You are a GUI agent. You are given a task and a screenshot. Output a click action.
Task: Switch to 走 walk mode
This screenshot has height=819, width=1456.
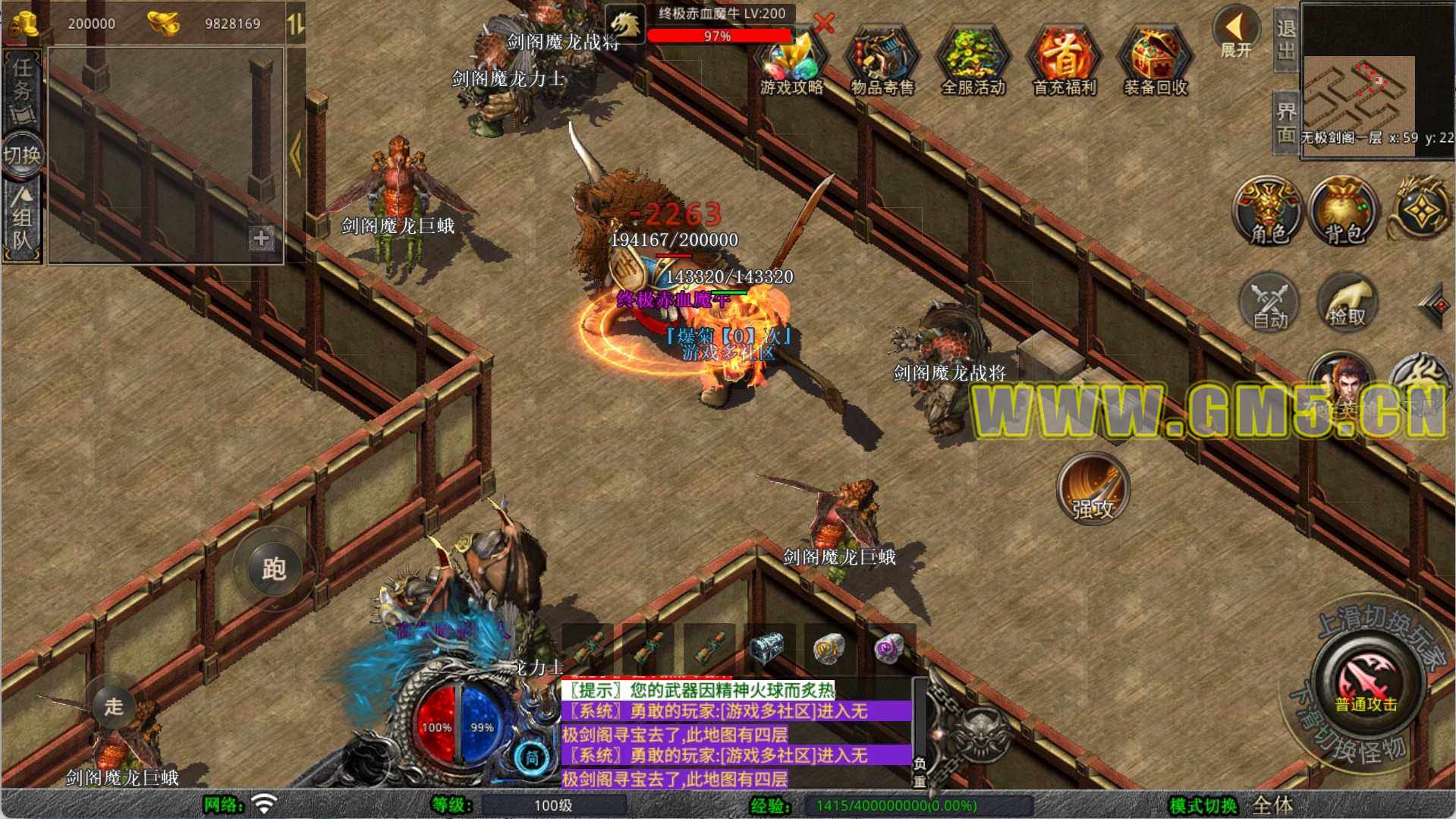[114, 707]
